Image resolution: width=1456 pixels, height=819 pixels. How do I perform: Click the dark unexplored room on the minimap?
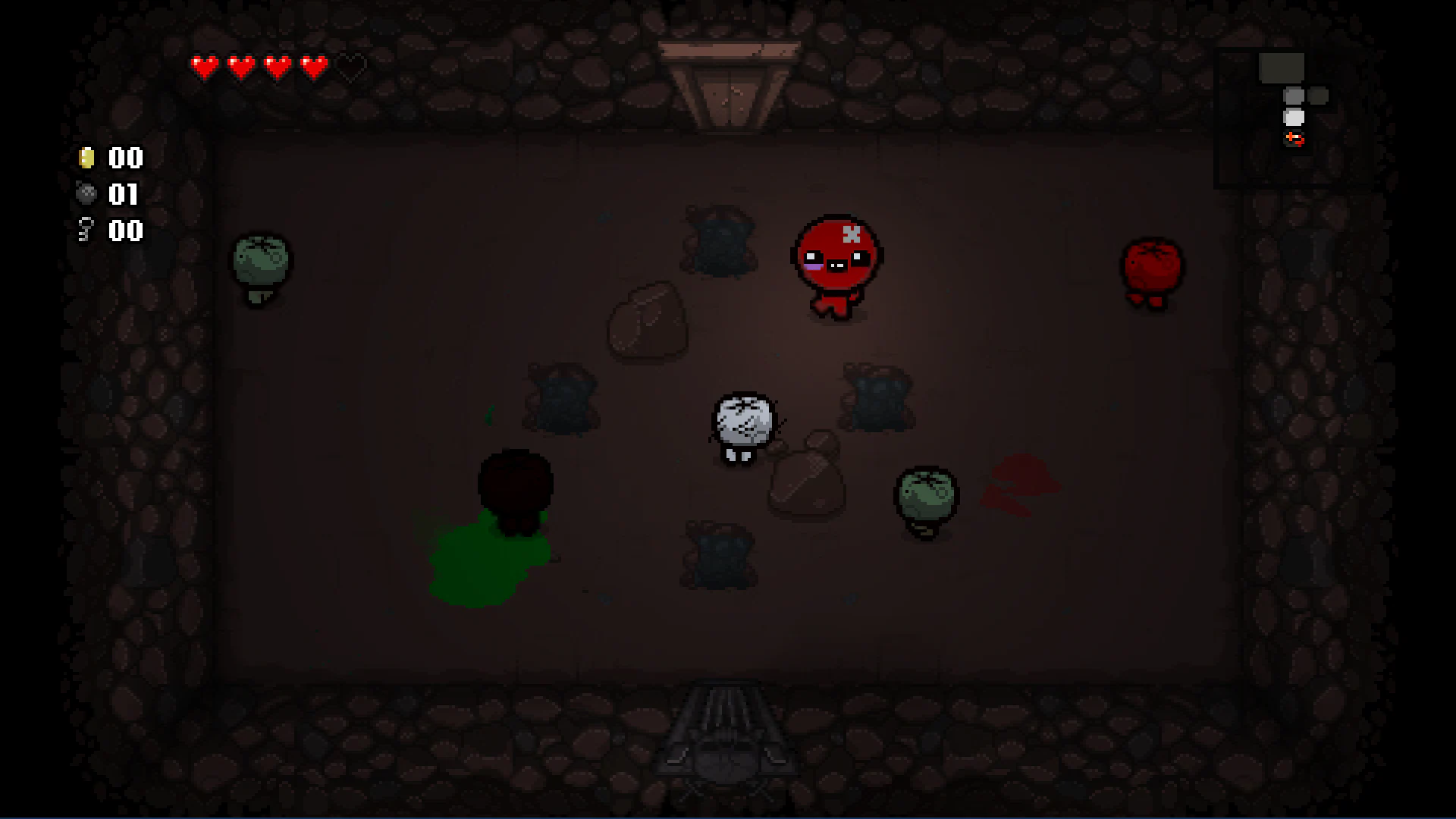click(x=1318, y=95)
